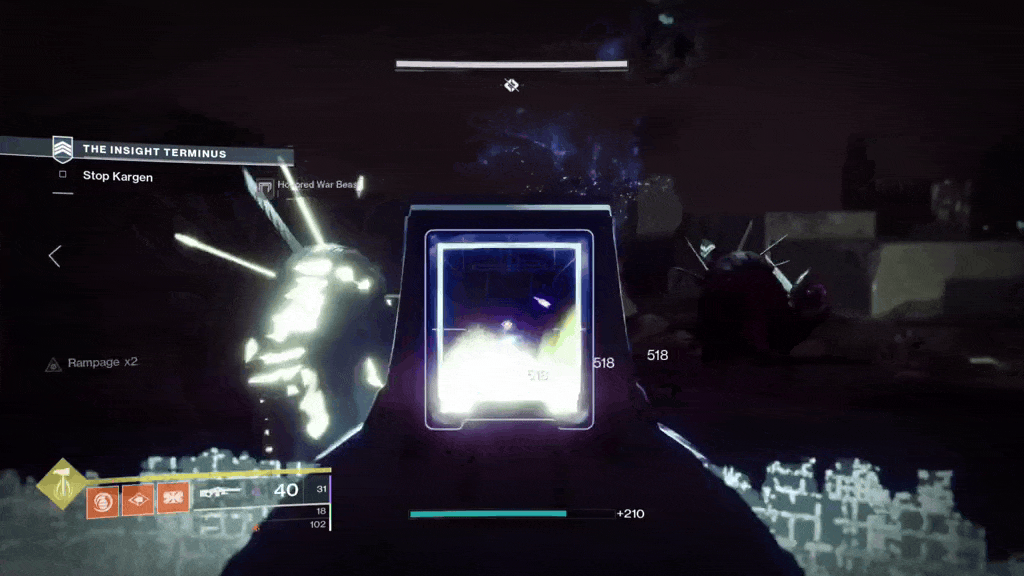
Task: Select the equipped rifle weapon icon
Action: coord(220,491)
